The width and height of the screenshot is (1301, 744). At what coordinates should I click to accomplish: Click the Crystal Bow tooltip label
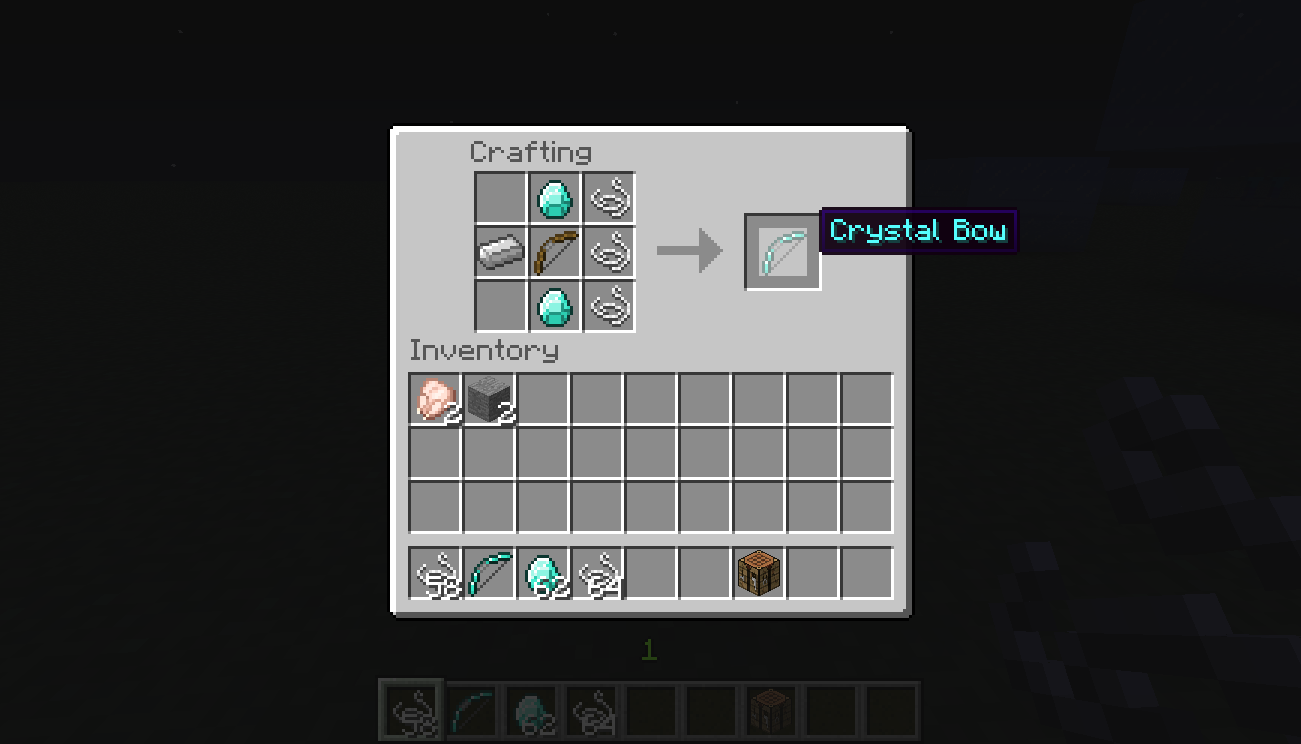point(917,231)
